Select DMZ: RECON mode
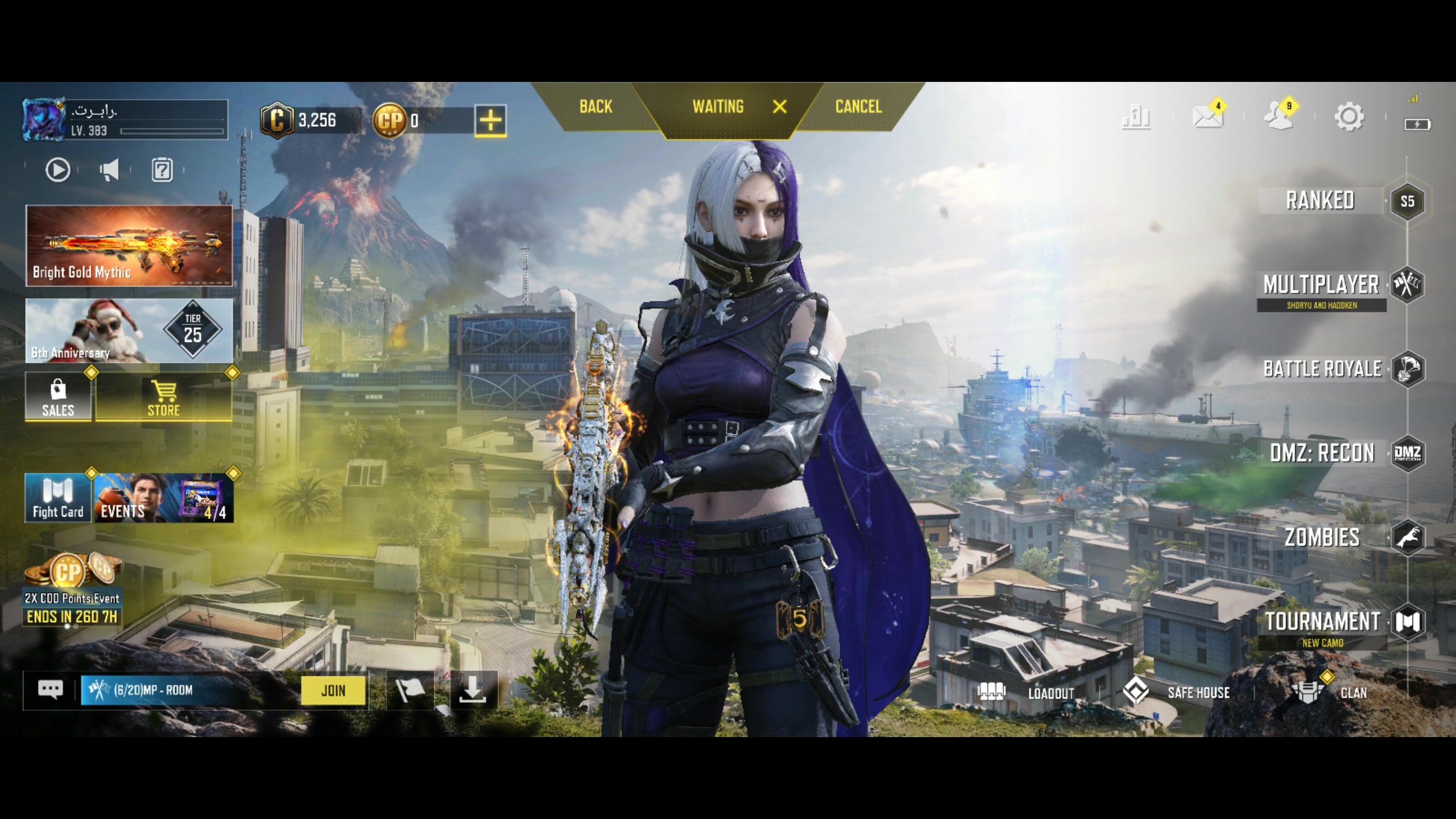Screen dimensions: 1456x819 1322,453
